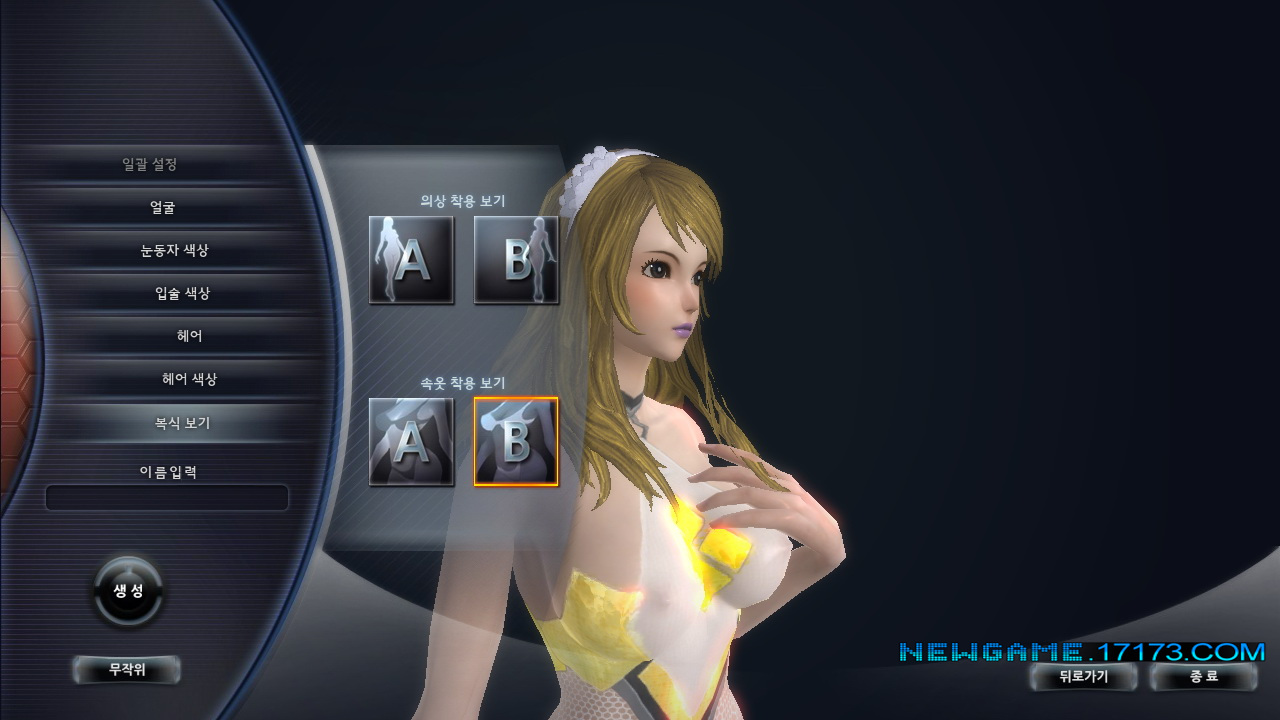The image size is (1280, 720).
Task: Click the 무작위 randomize button
Action: 127,670
